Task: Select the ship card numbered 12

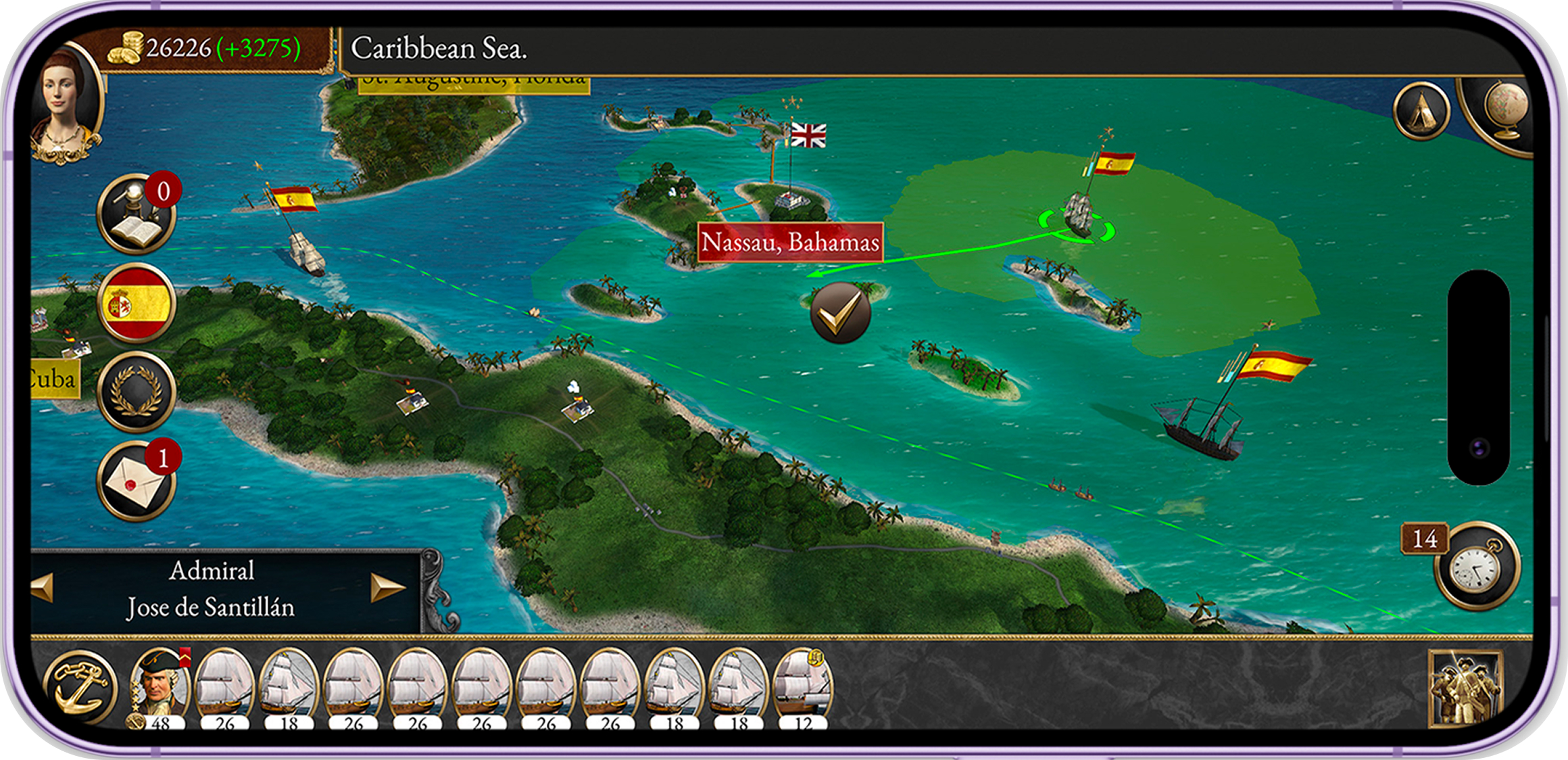Action: click(804, 687)
